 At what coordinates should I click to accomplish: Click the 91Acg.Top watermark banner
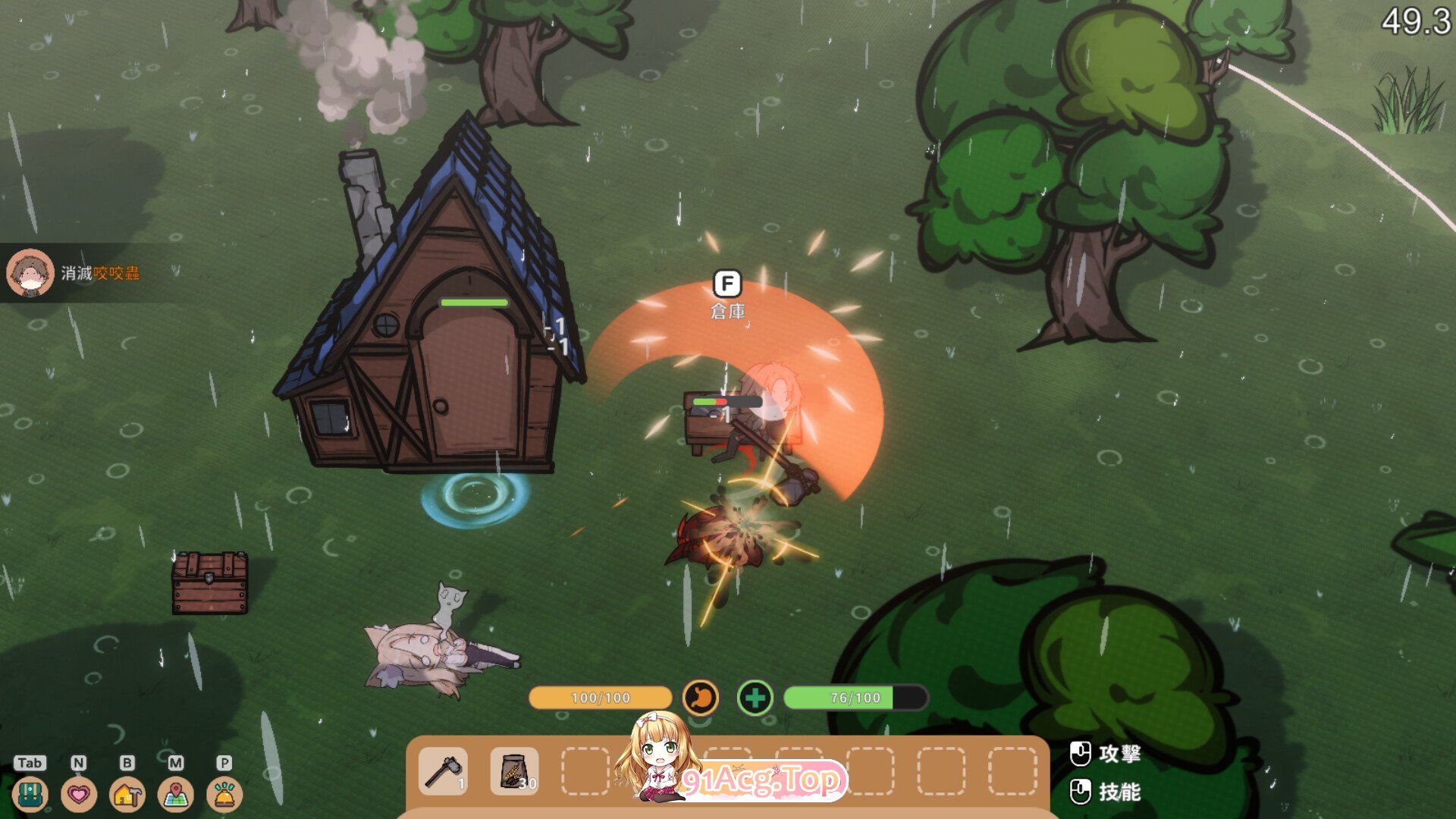point(762,780)
